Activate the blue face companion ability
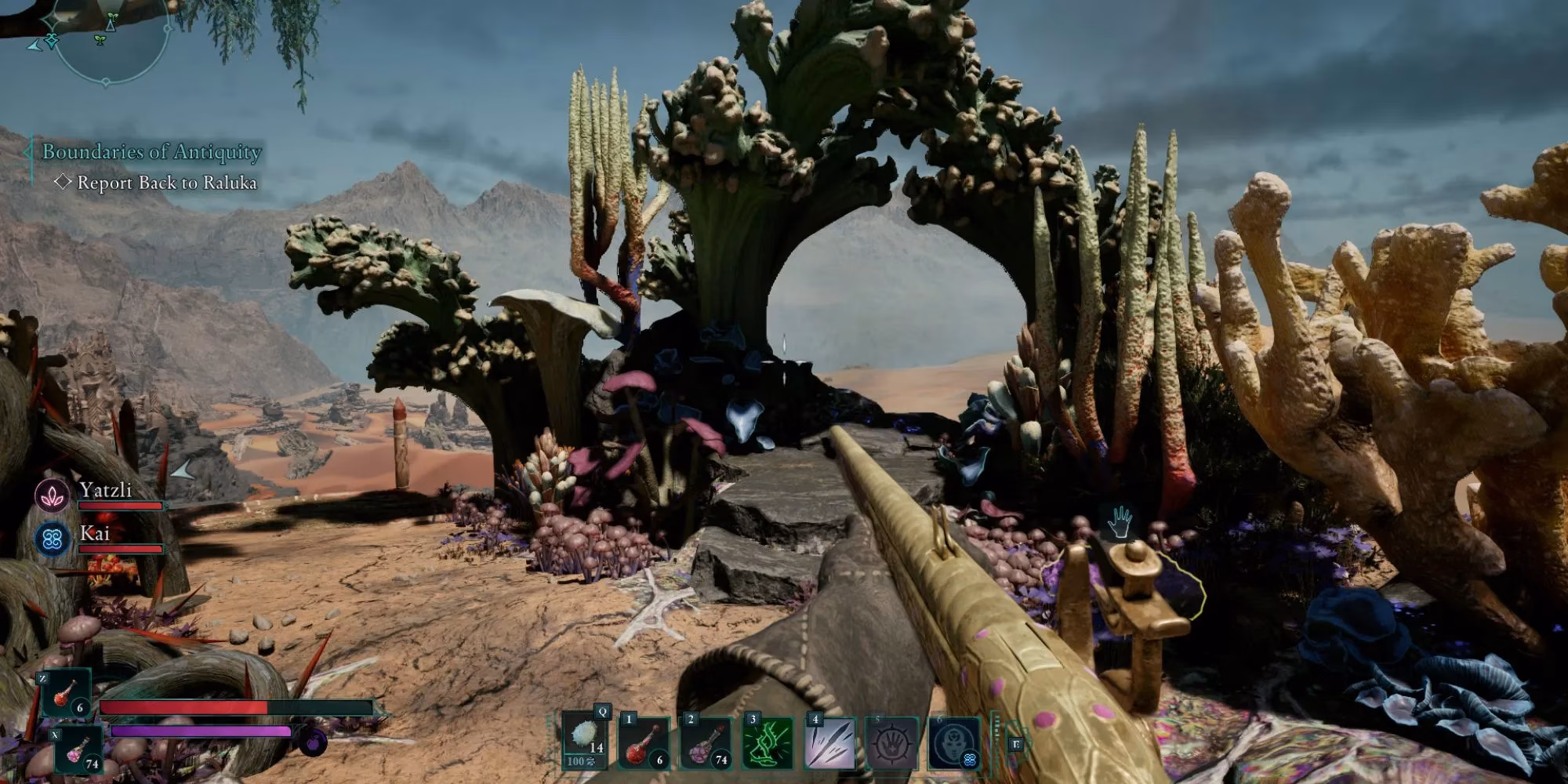Image resolution: width=1568 pixels, height=784 pixels. click(x=954, y=742)
